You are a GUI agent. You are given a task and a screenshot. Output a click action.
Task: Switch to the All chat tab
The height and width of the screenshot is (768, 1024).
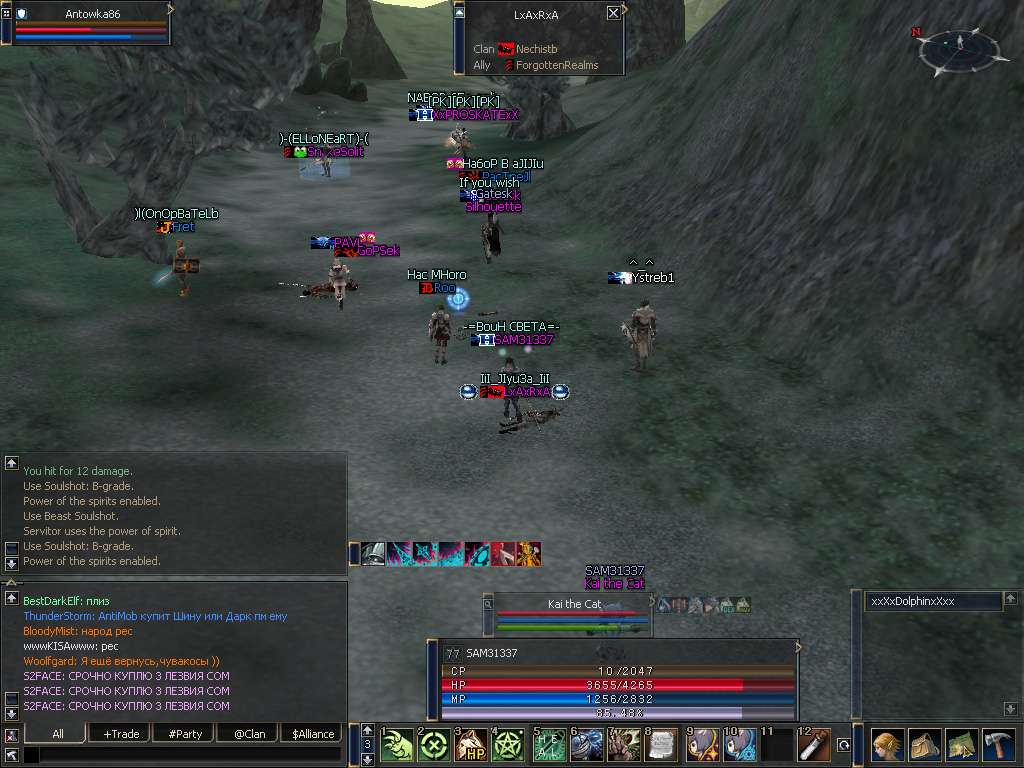58,734
